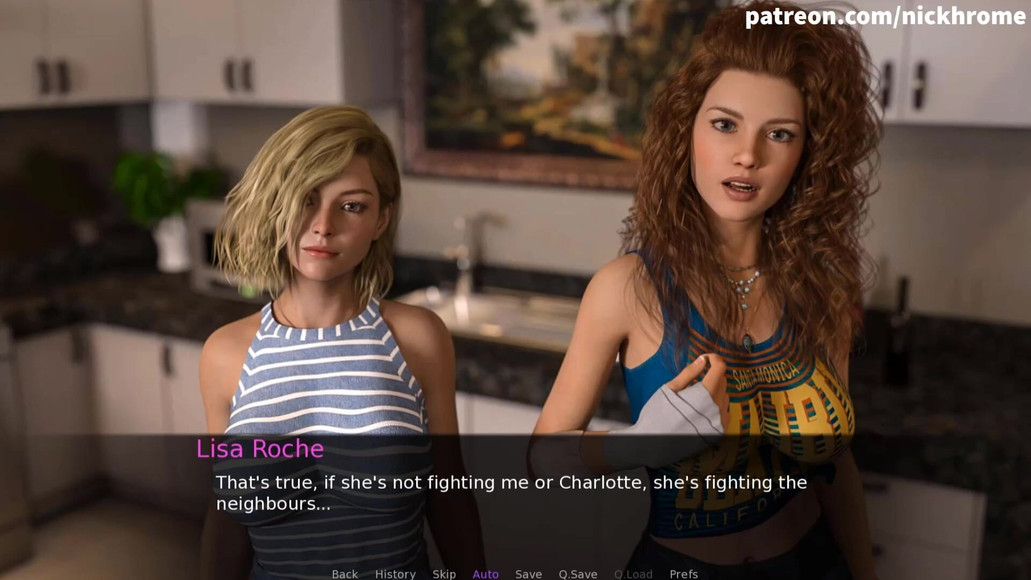Choose Q.Load to quick load
1031x580 pixels.
[x=633, y=574]
